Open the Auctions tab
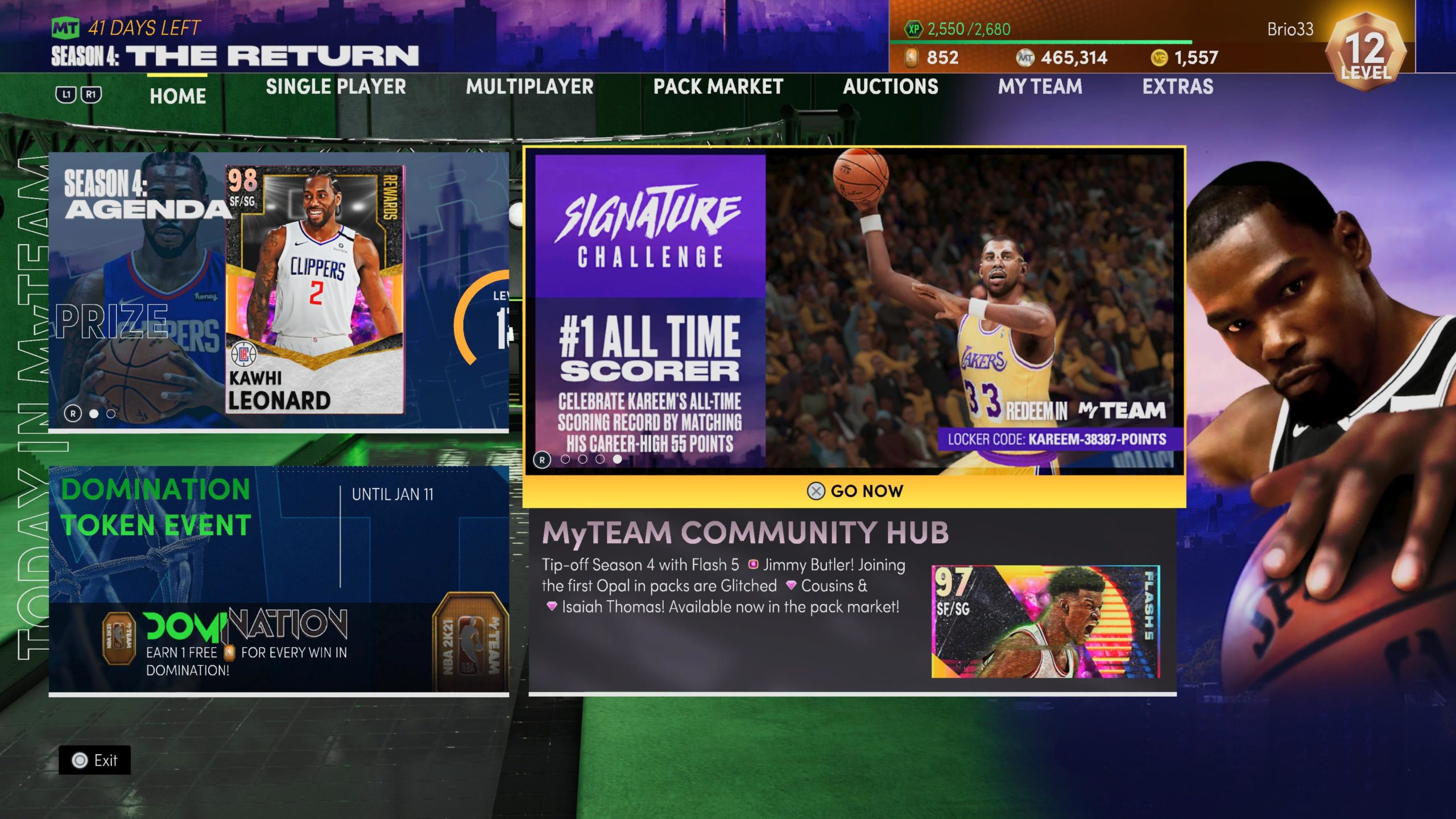 [890, 87]
